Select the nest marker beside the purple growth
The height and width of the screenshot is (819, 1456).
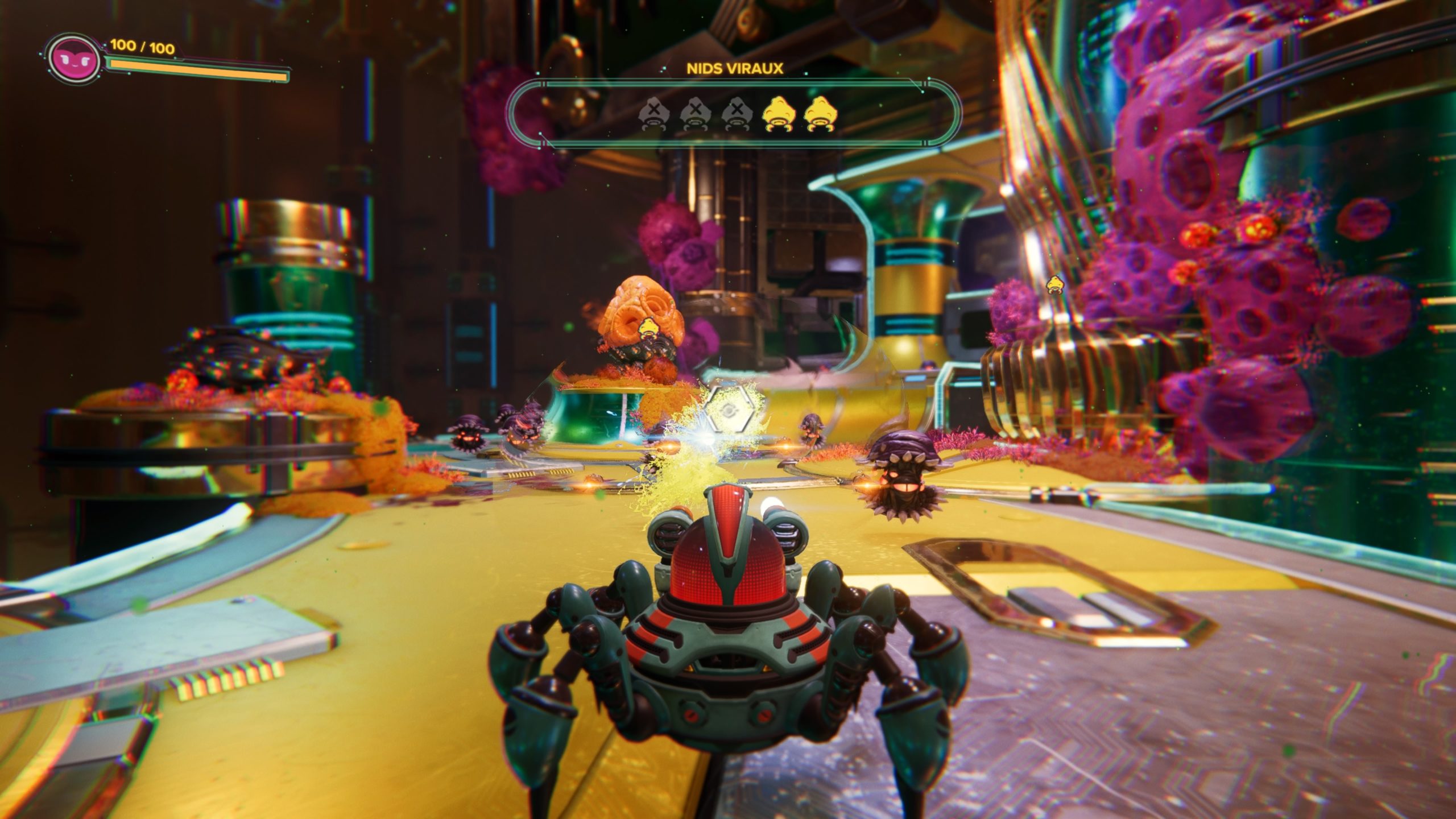tap(1055, 284)
